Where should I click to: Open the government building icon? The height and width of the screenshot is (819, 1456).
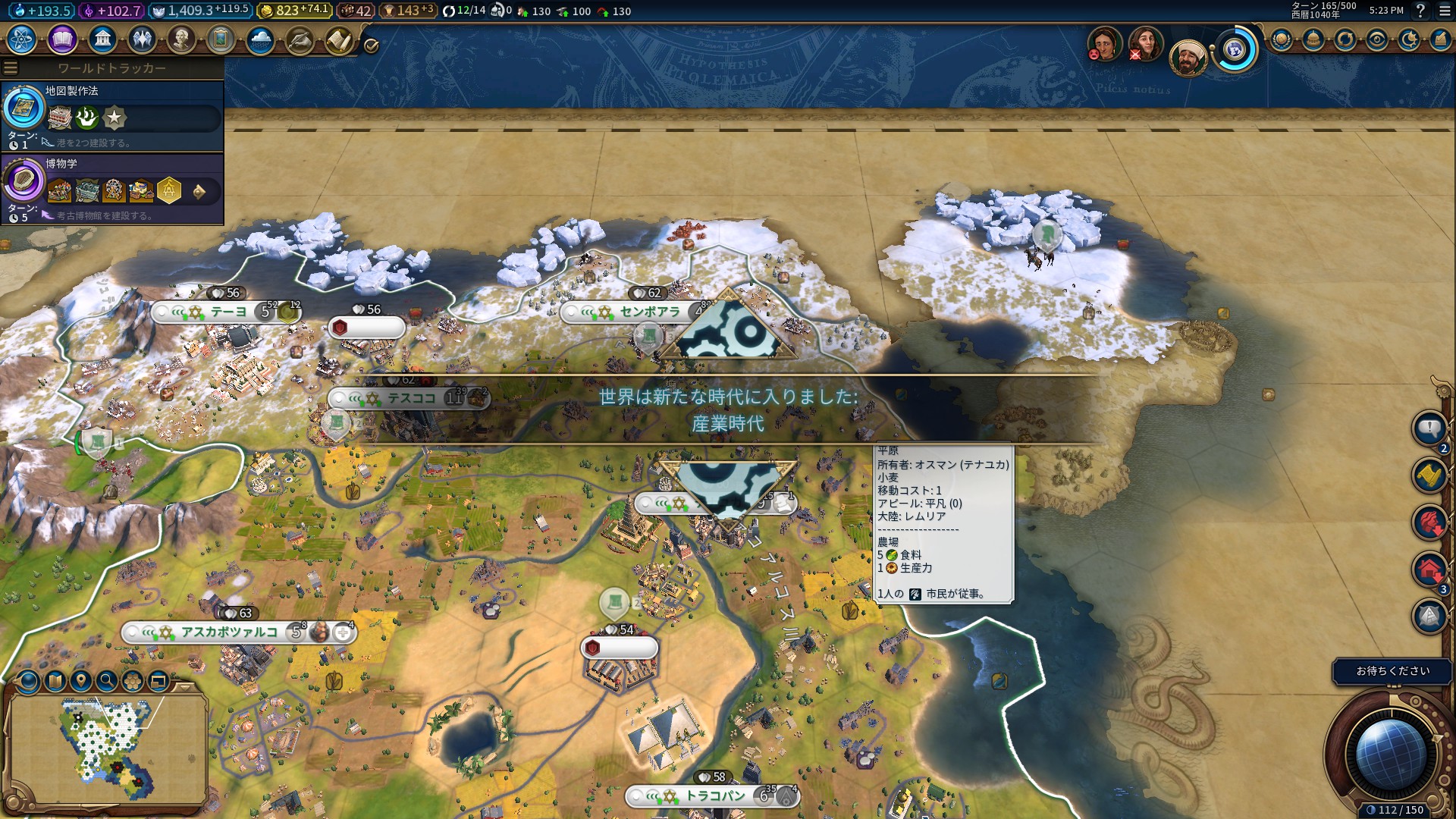click(x=102, y=39)
